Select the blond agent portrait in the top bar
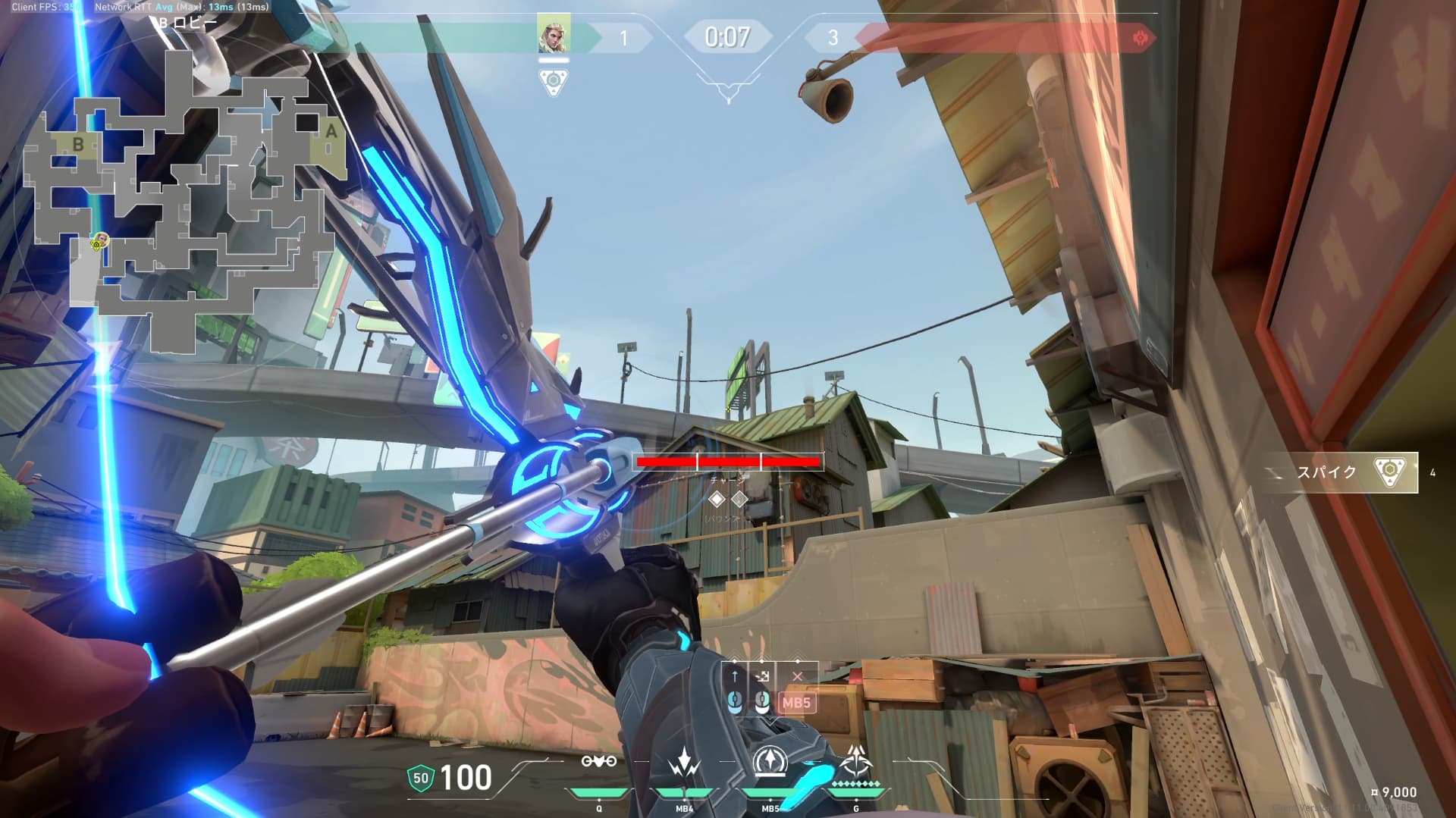Screen dimensions: 1456x818 554,35
